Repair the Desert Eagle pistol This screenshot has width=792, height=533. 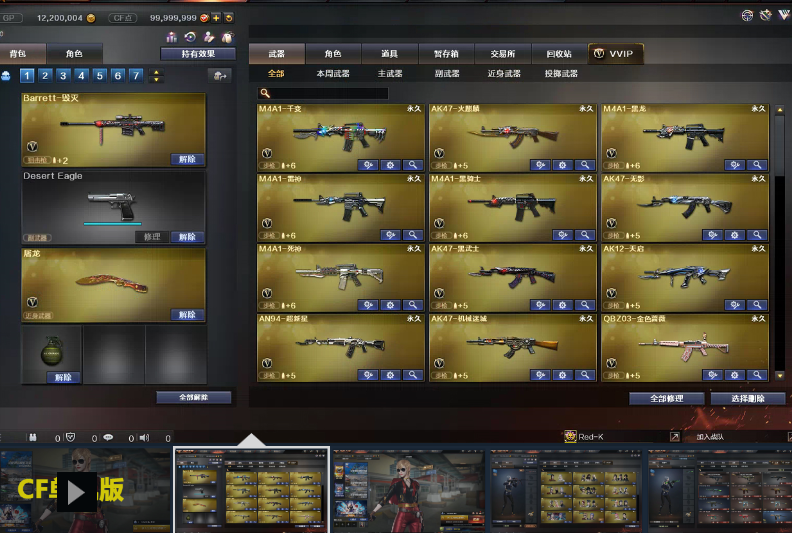click(152, 237)
